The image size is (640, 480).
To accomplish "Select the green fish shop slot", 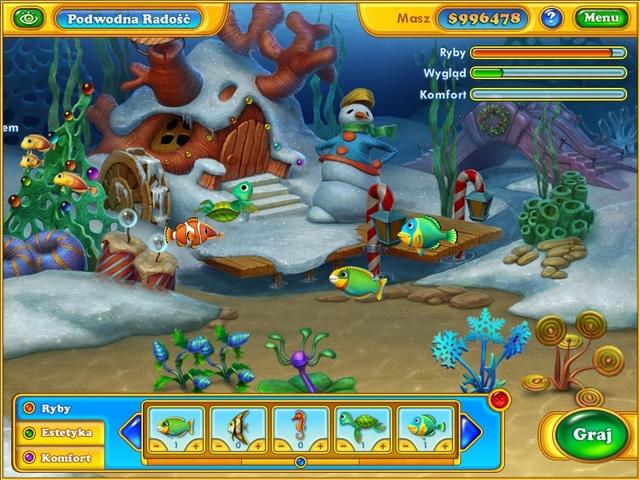I will pos(176,426).
